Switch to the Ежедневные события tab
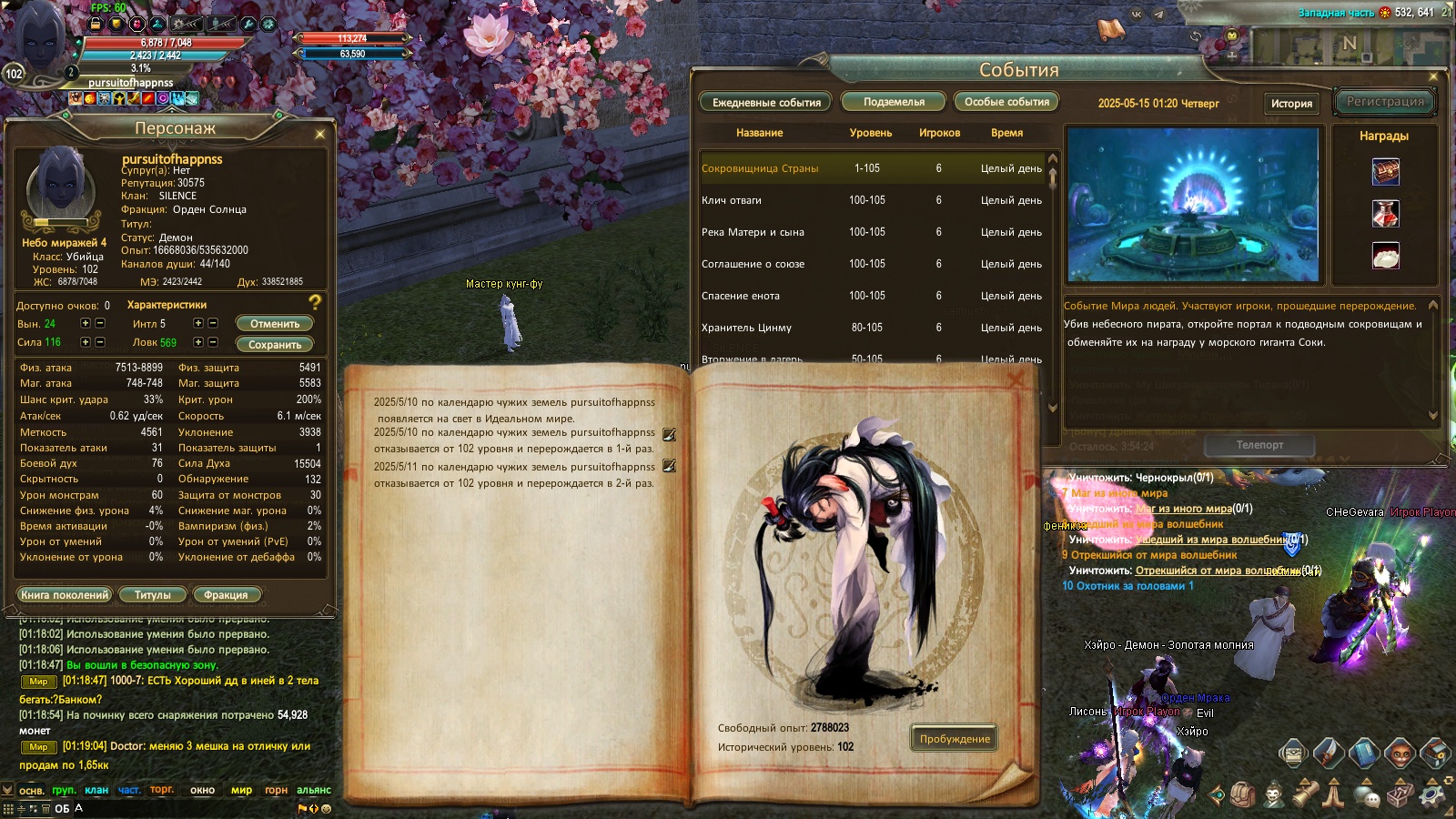Viewport: 1456px width, 819px height. pos(766,103)
